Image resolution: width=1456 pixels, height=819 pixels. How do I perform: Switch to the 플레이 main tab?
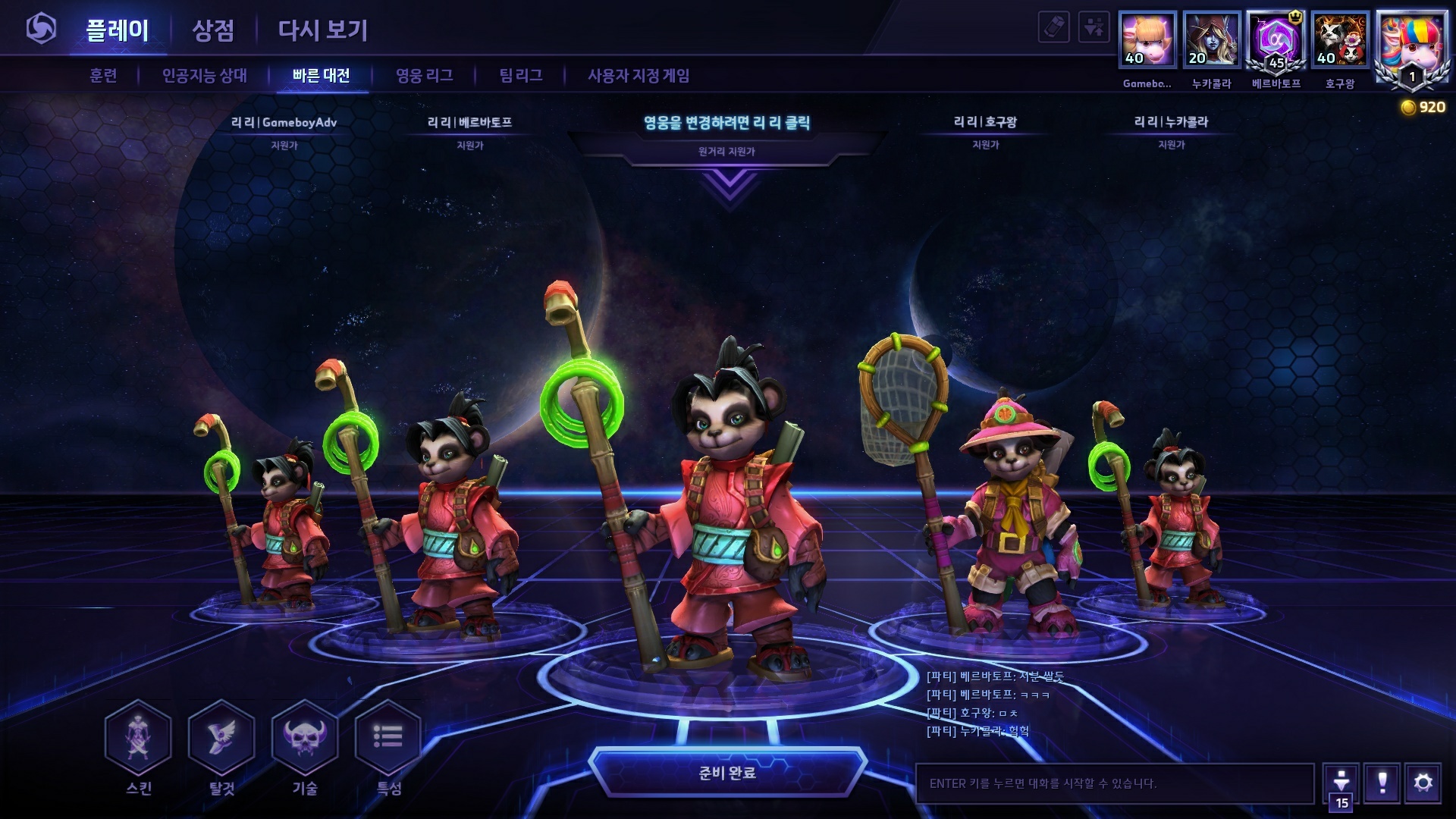click(117, 30)
